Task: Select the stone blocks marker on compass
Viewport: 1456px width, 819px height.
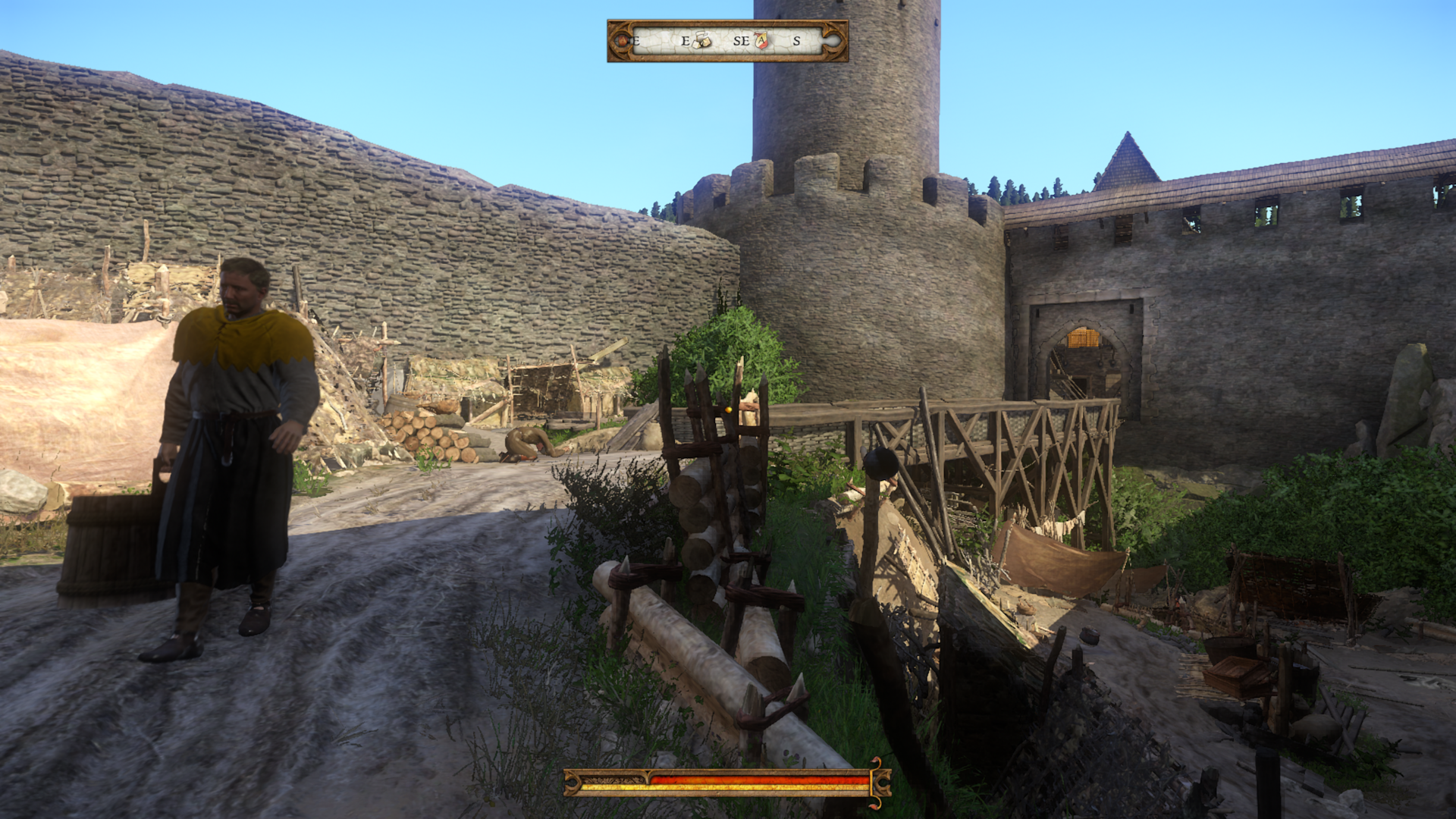Action: pos(702,40)
